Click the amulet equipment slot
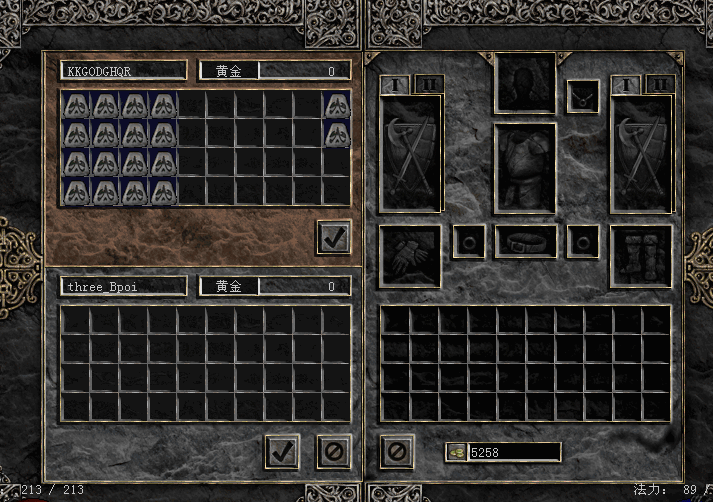This screenshot has width=713, height=502. click(x=583, y=97)
